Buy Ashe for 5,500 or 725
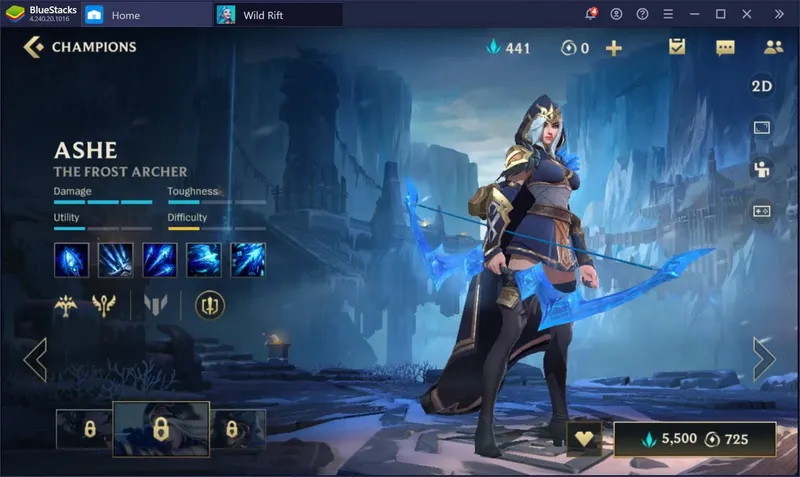The height and width of the screenshot is (477, 800). (x=695, y=439)
